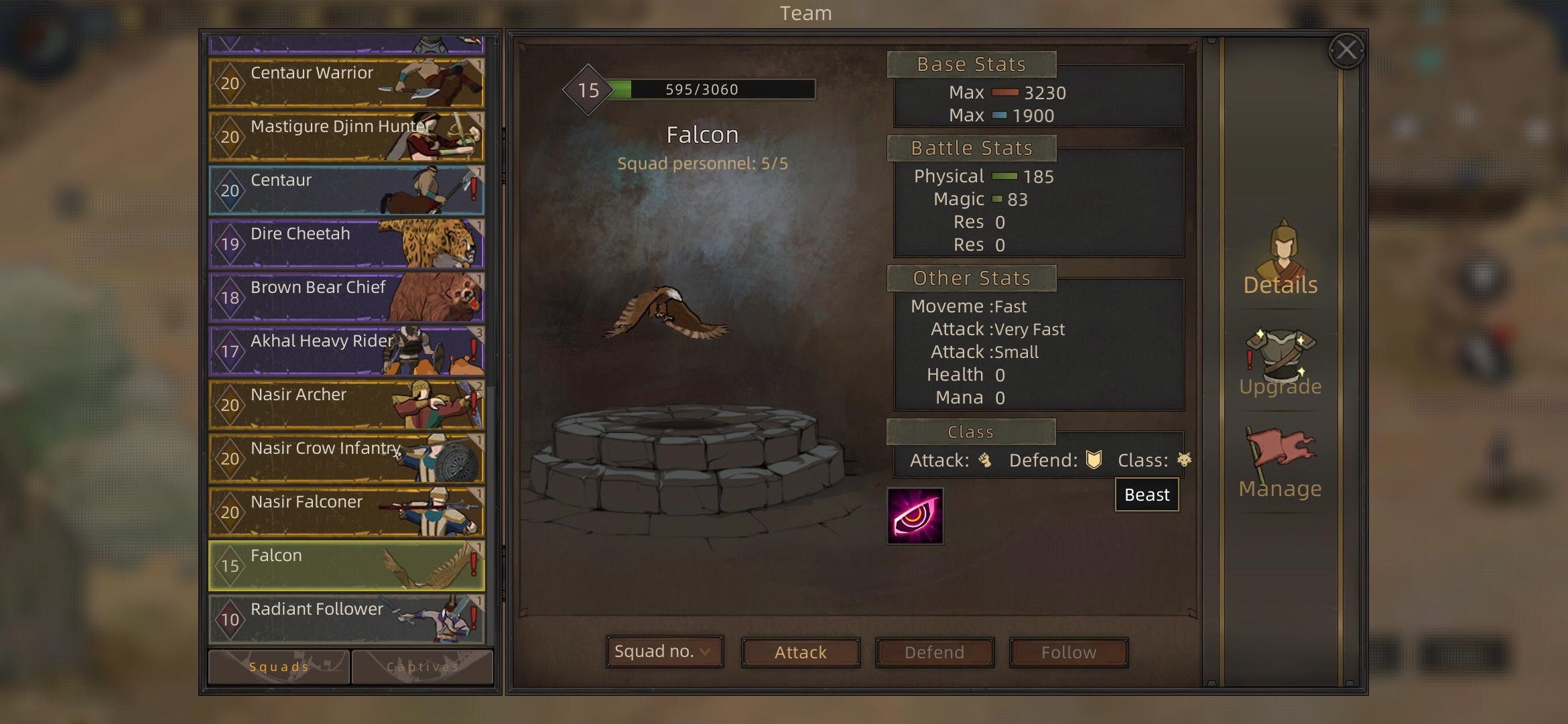Open the Manage panel
This screenshot has width=1568, height=724.
(1281, 464)
